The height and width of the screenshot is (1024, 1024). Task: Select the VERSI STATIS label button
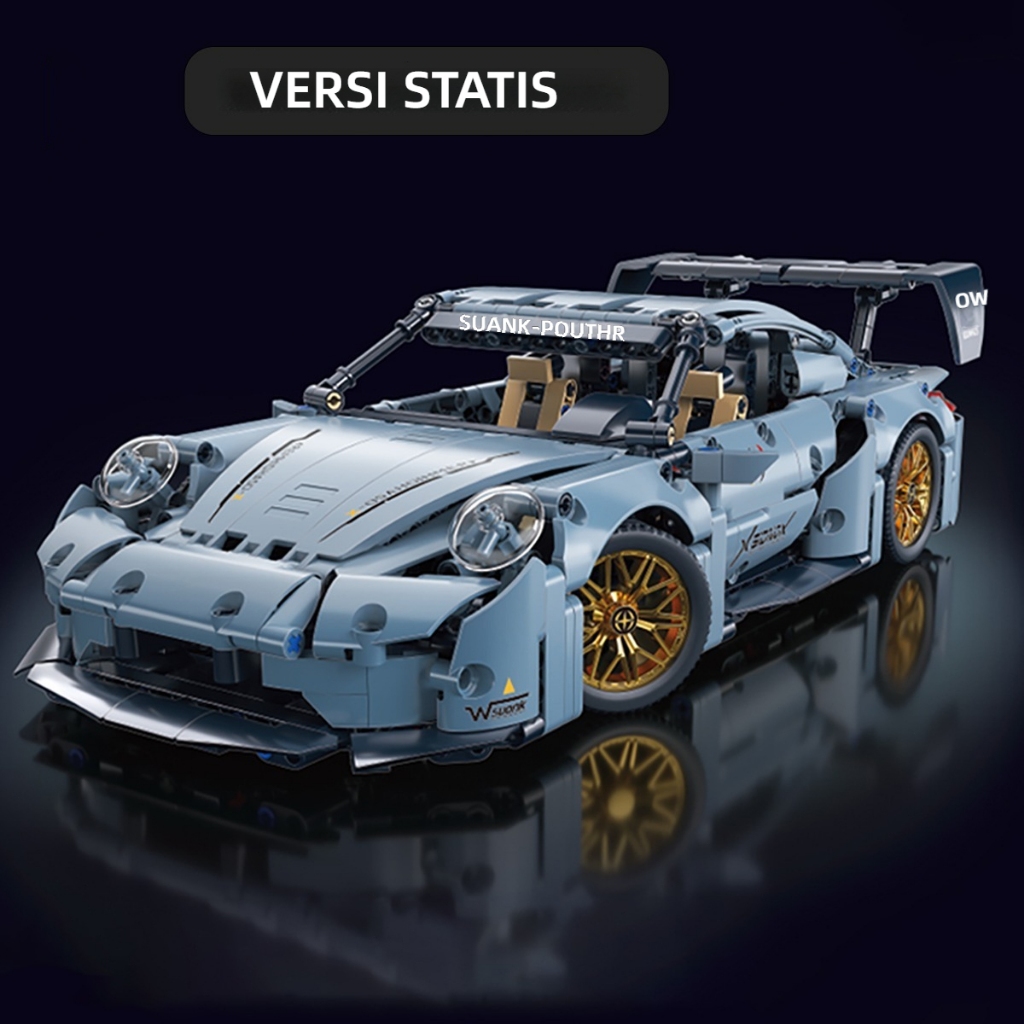coord(426,91)
